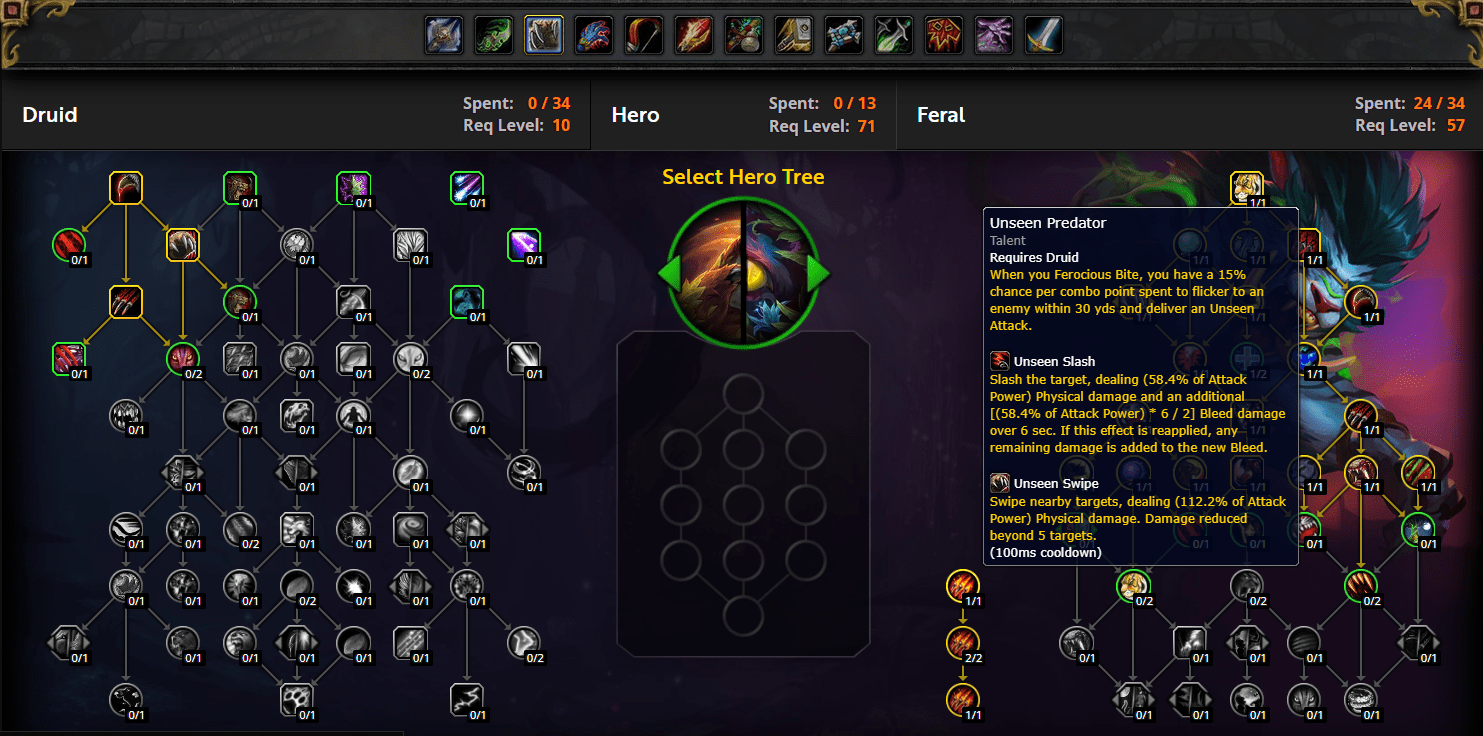Click the Rake talent in the Druid tree

pyautogui.click(x=126, y=301)
